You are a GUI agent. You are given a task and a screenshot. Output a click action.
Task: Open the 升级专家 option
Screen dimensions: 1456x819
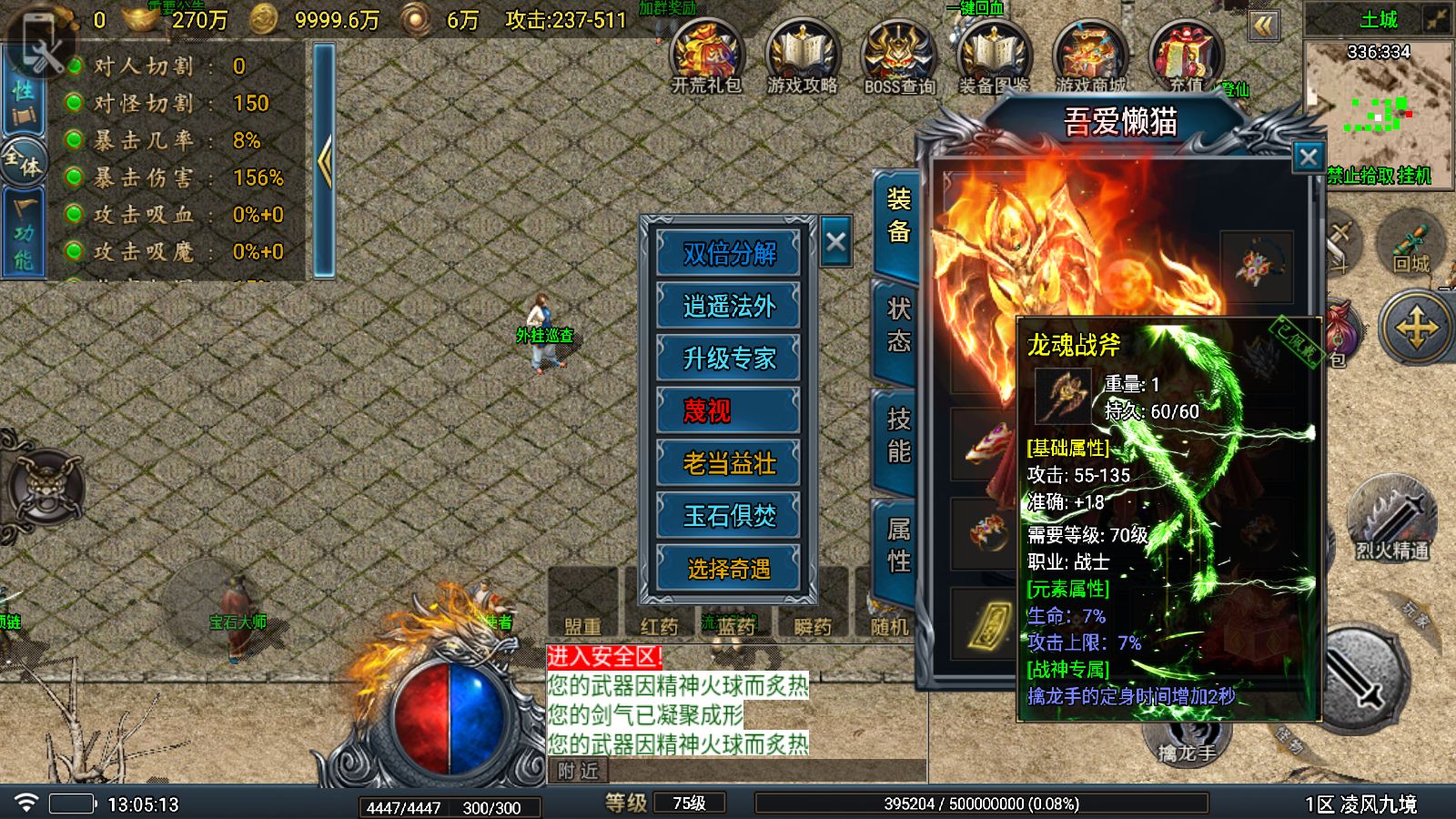point(729,358)
